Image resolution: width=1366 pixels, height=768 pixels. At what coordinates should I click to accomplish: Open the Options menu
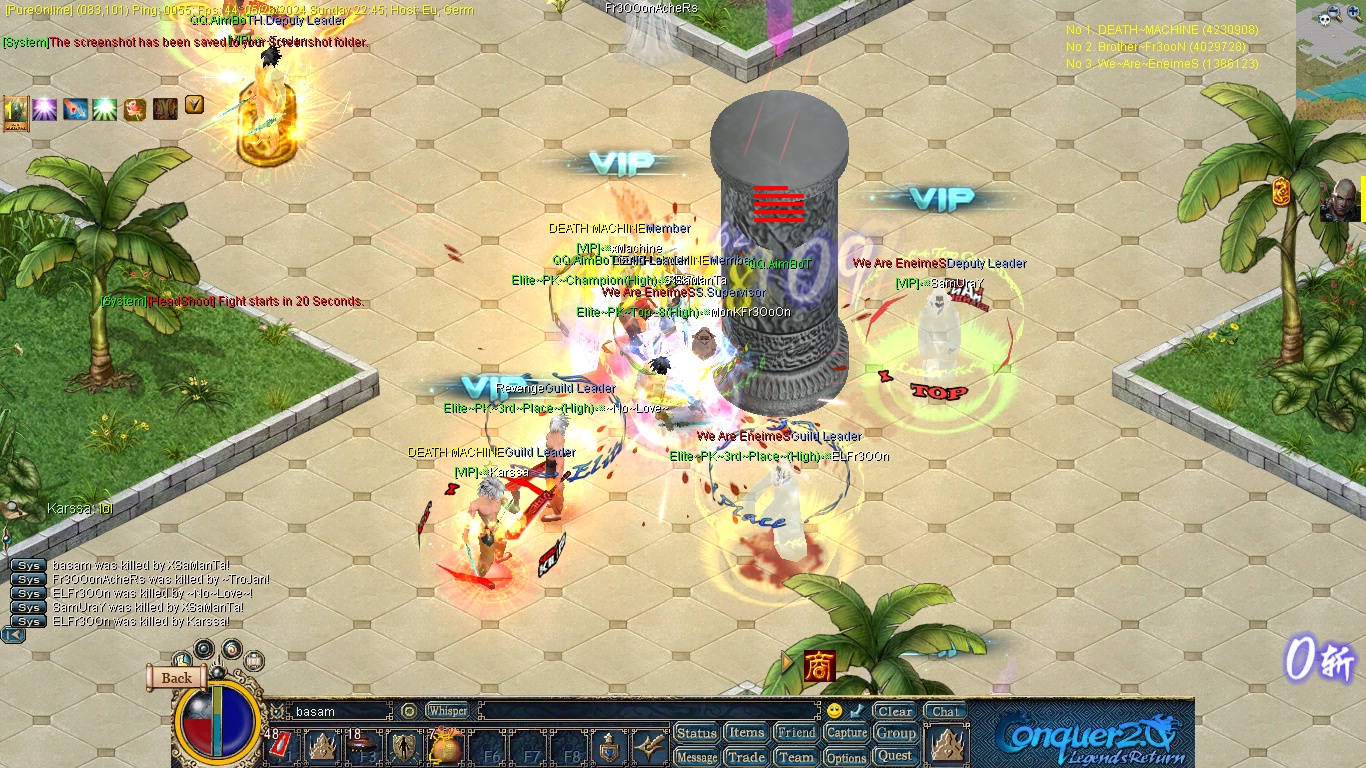846,757
